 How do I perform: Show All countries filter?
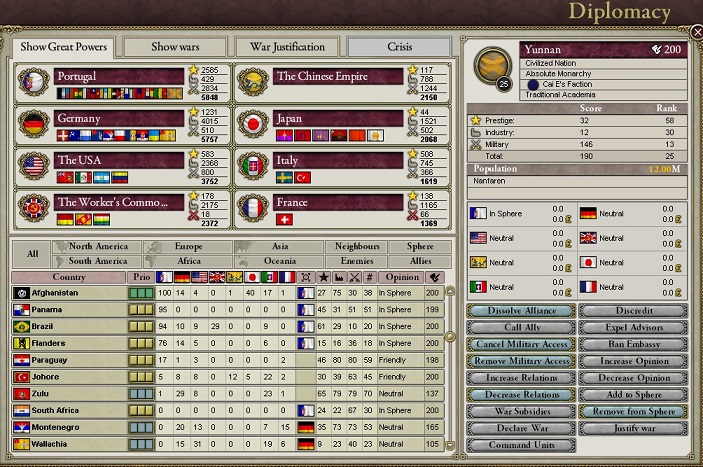point(32,254)
